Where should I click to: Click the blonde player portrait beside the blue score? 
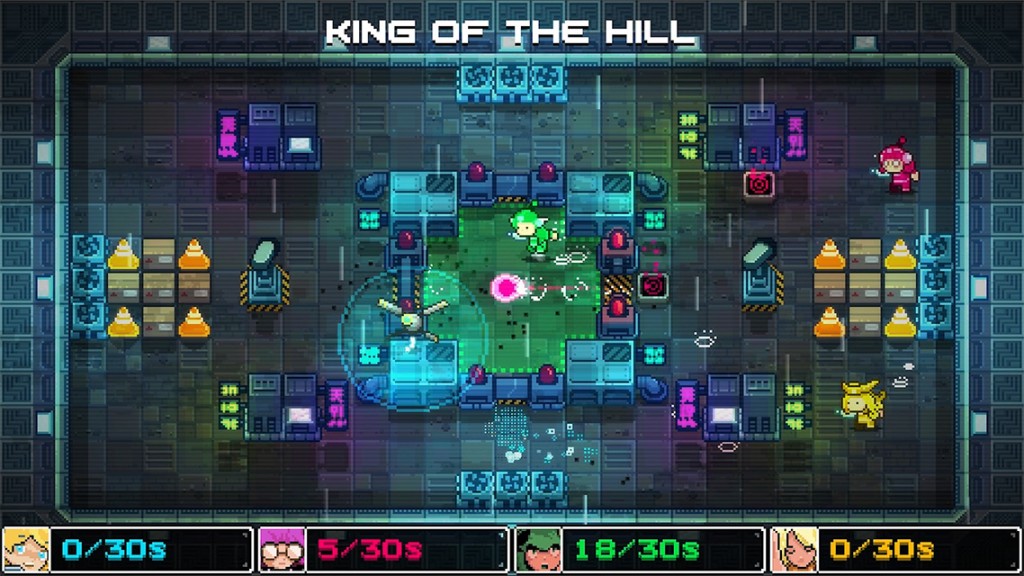click(x=26, y=550)
